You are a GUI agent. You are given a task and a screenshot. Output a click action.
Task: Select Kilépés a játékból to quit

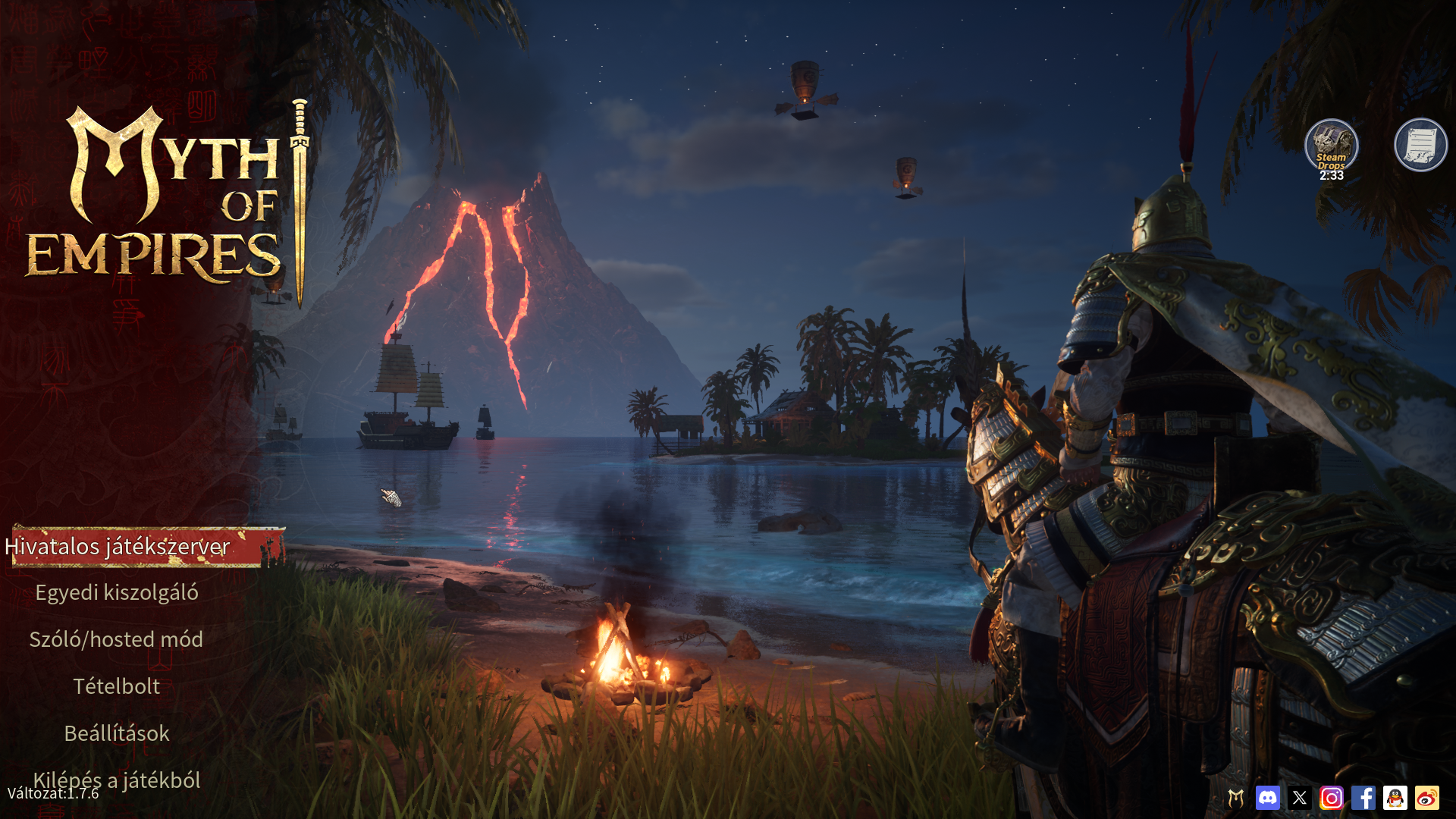[117, 780]
